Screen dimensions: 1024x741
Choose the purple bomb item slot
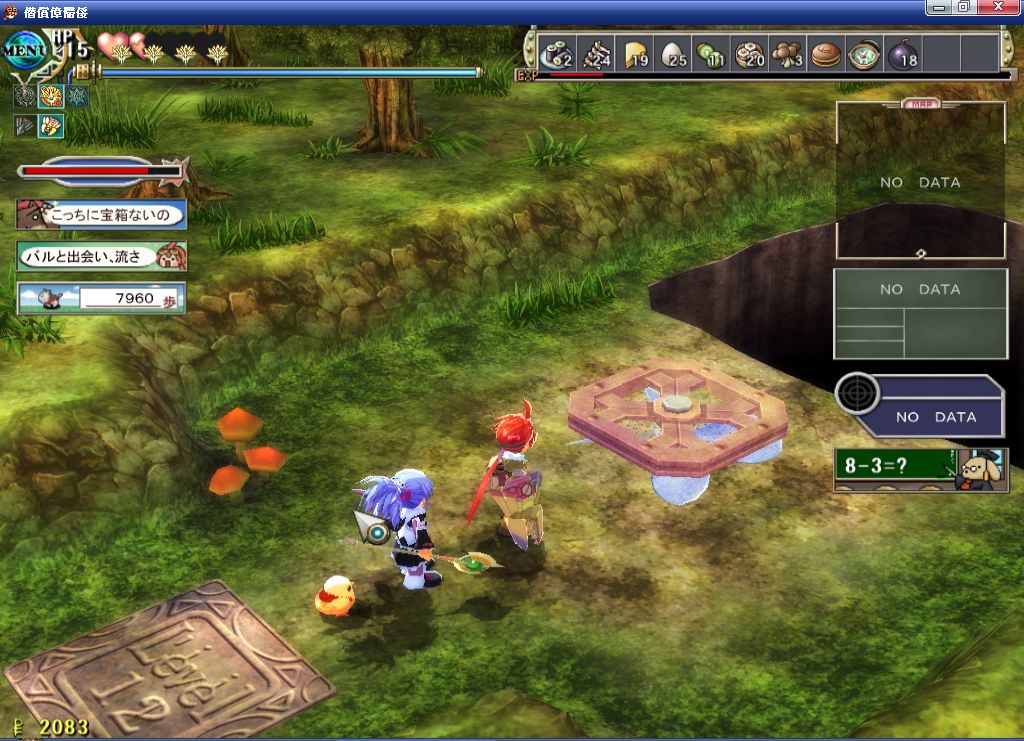902,54
